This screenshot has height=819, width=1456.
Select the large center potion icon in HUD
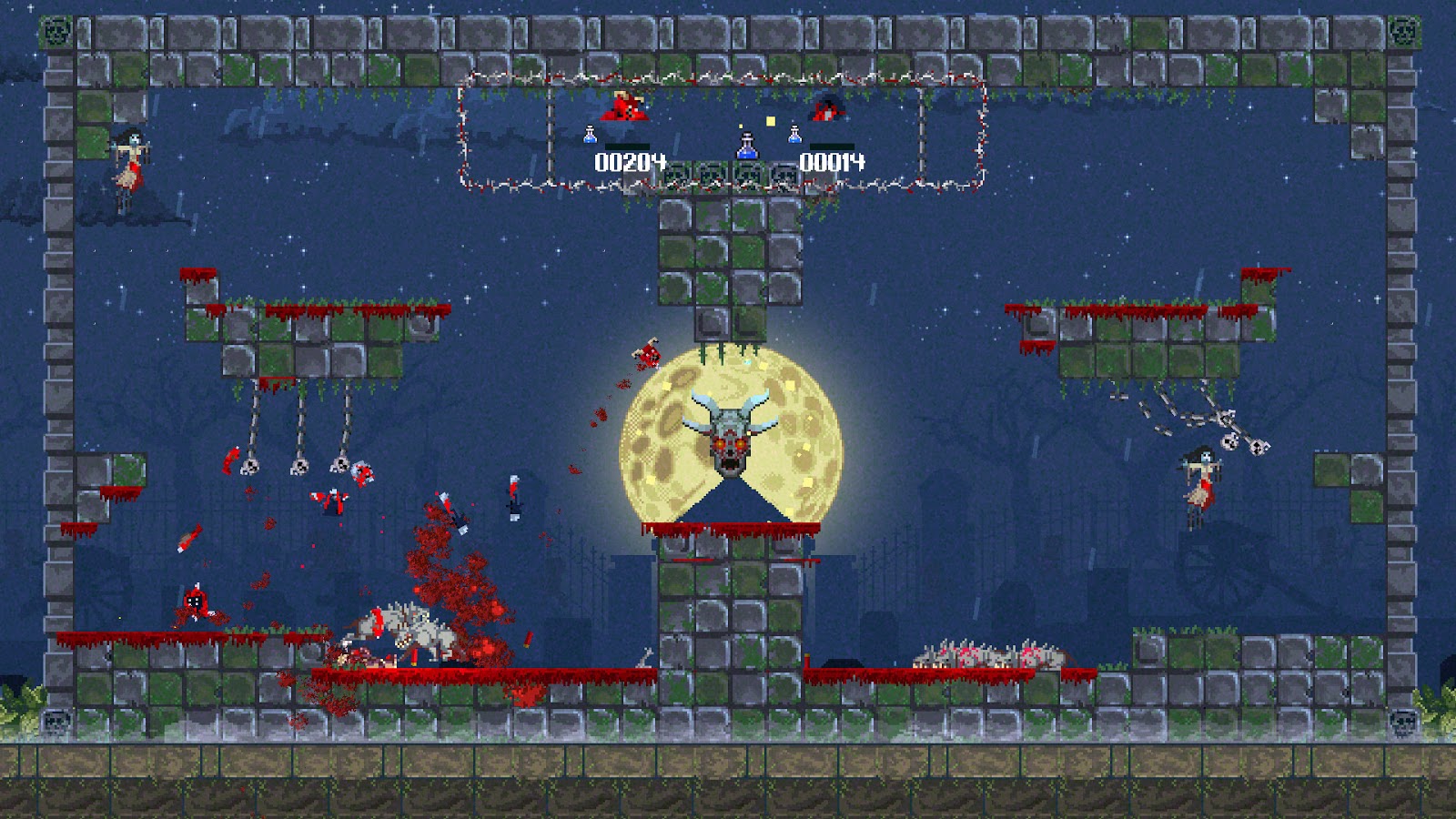tap(746, 146)
